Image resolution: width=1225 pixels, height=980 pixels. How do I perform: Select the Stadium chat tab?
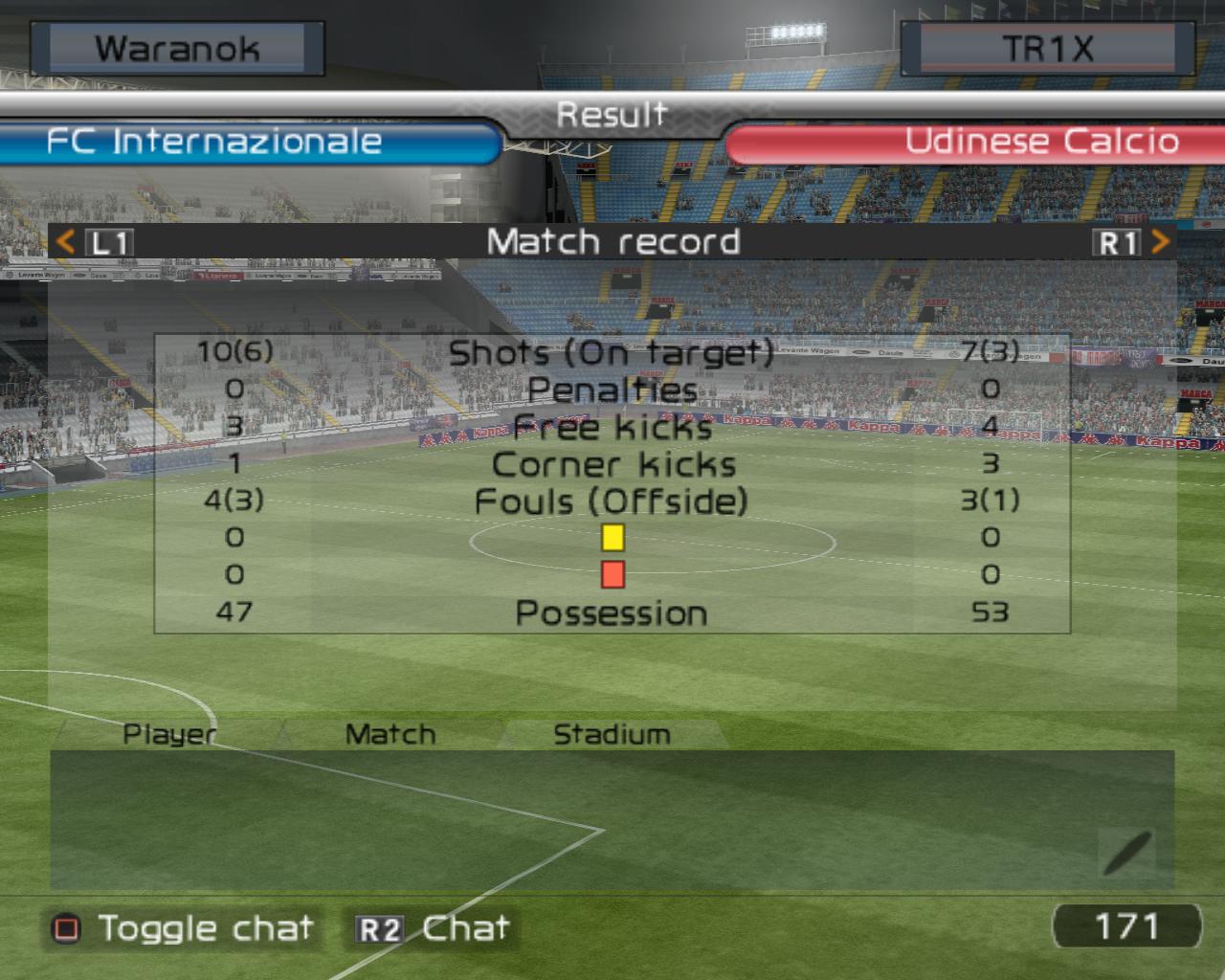(x=612, y=734)
